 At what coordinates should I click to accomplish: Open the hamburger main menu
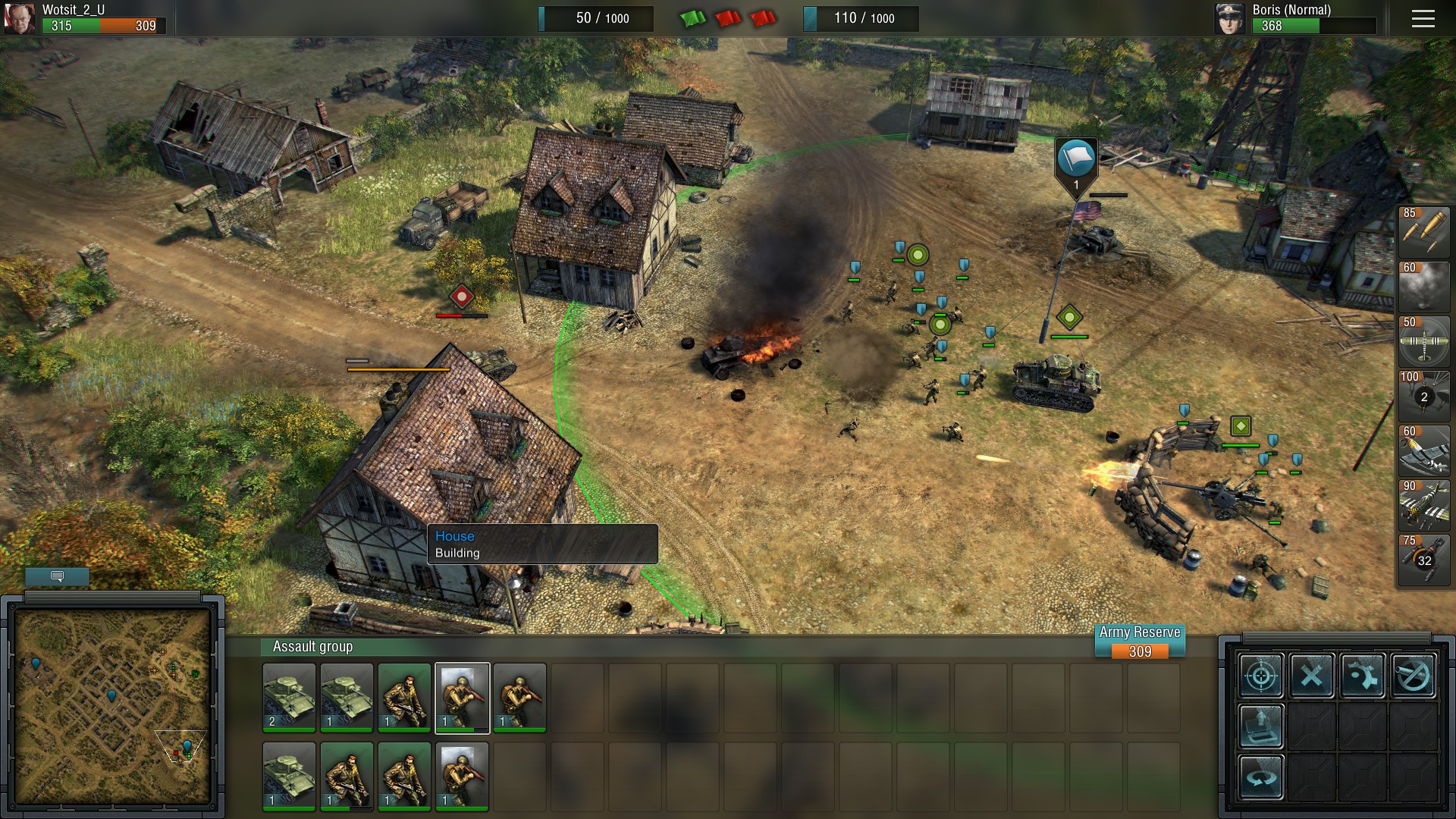point(1423,19)
